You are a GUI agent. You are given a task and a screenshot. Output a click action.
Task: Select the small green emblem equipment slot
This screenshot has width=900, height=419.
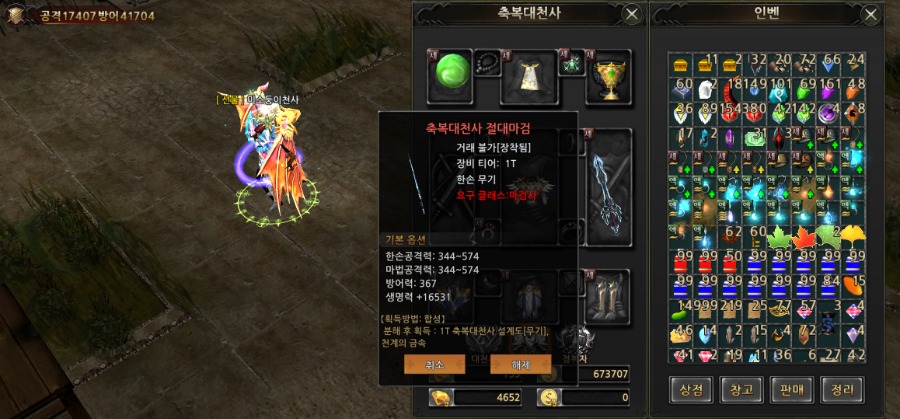tap(572, 64)
